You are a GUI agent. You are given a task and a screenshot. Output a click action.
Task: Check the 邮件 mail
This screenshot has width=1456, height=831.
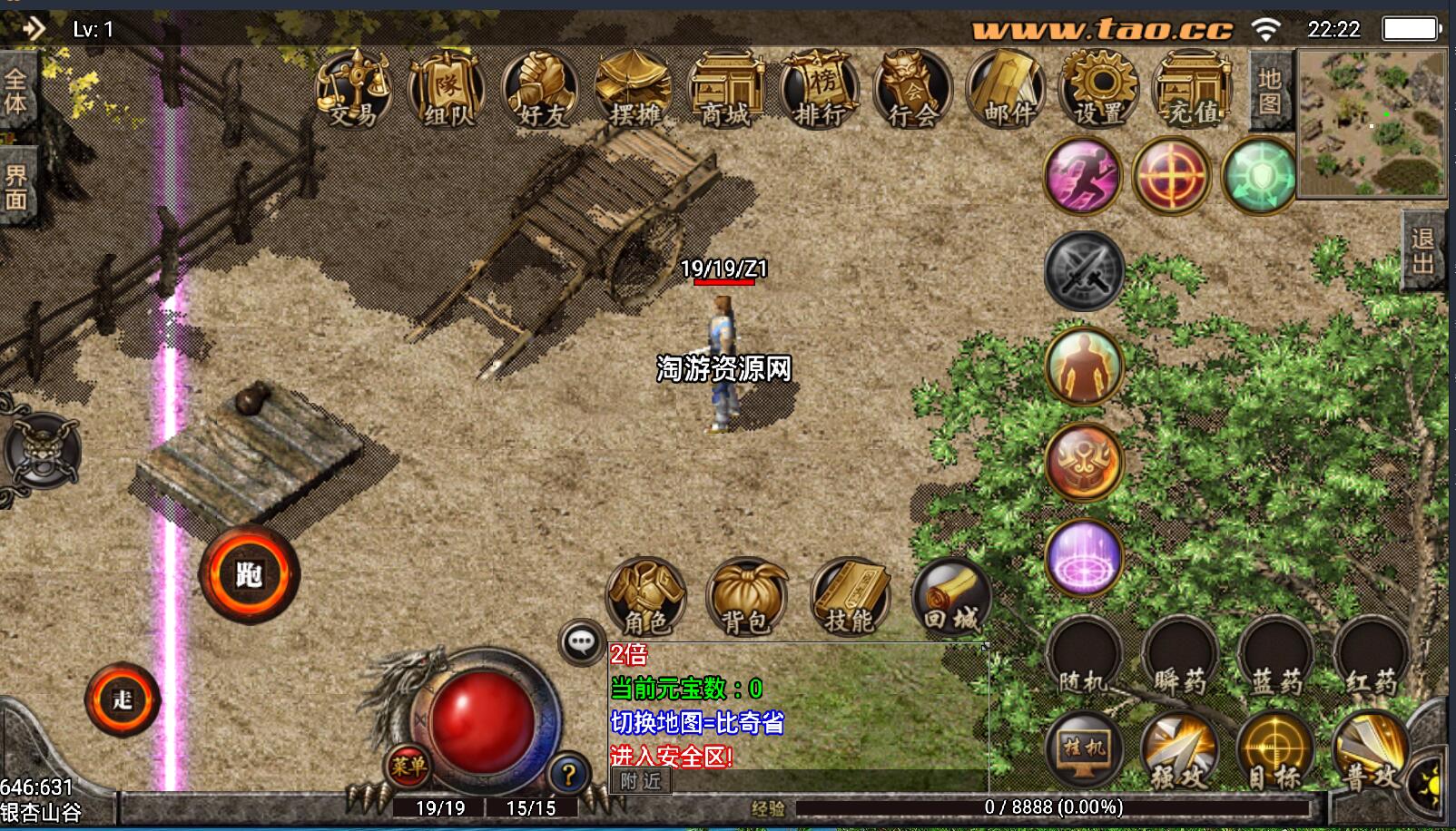tap(1007, 89)
